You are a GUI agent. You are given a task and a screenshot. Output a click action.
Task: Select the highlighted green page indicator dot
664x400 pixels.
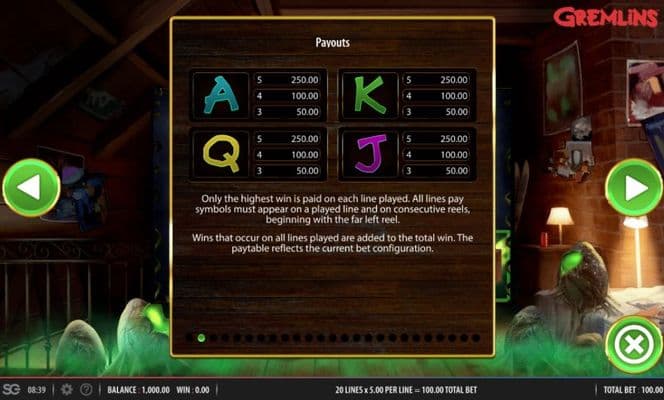point(201,338)
